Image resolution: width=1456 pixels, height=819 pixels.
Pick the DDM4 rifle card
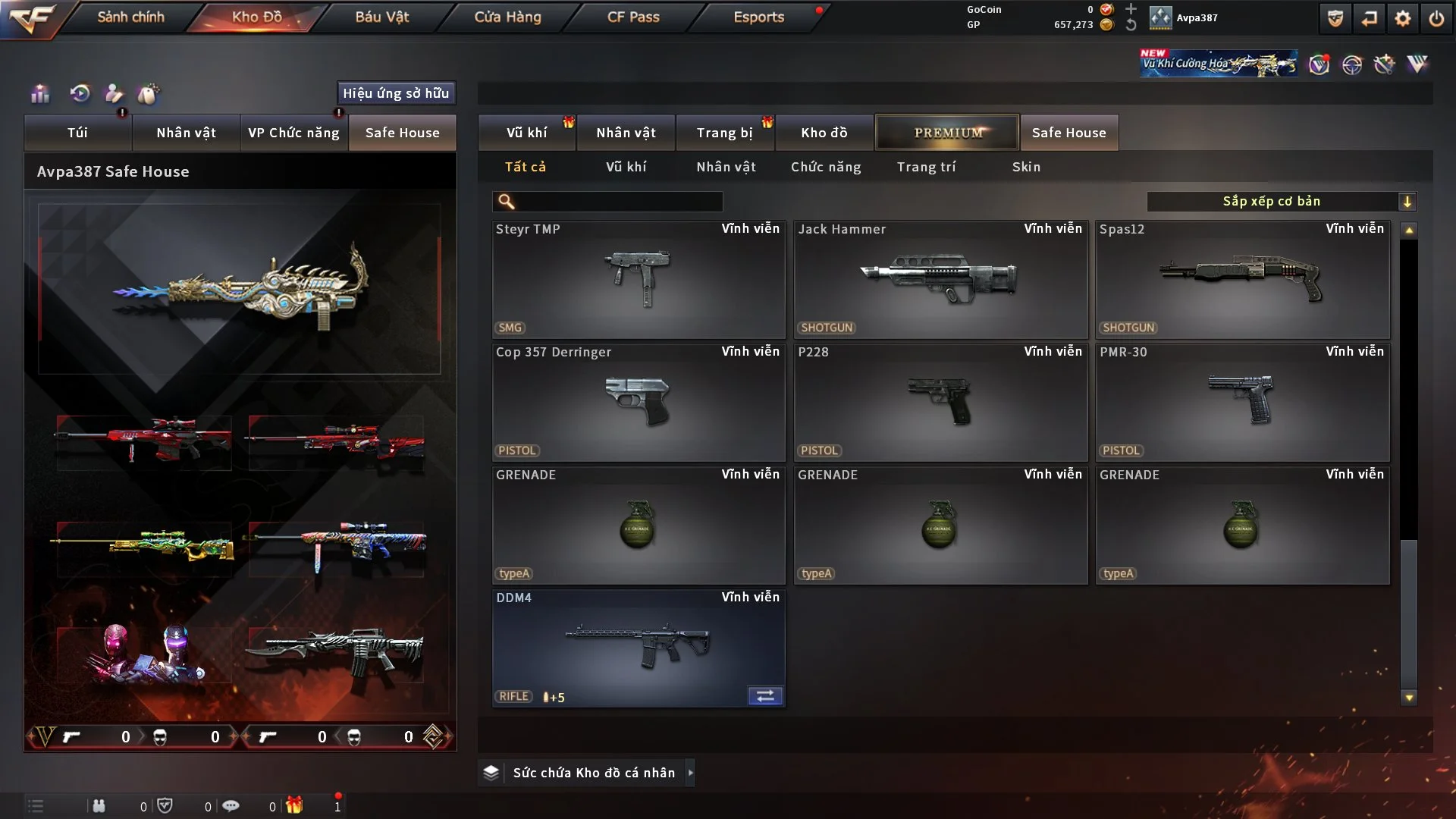[638, 648]
